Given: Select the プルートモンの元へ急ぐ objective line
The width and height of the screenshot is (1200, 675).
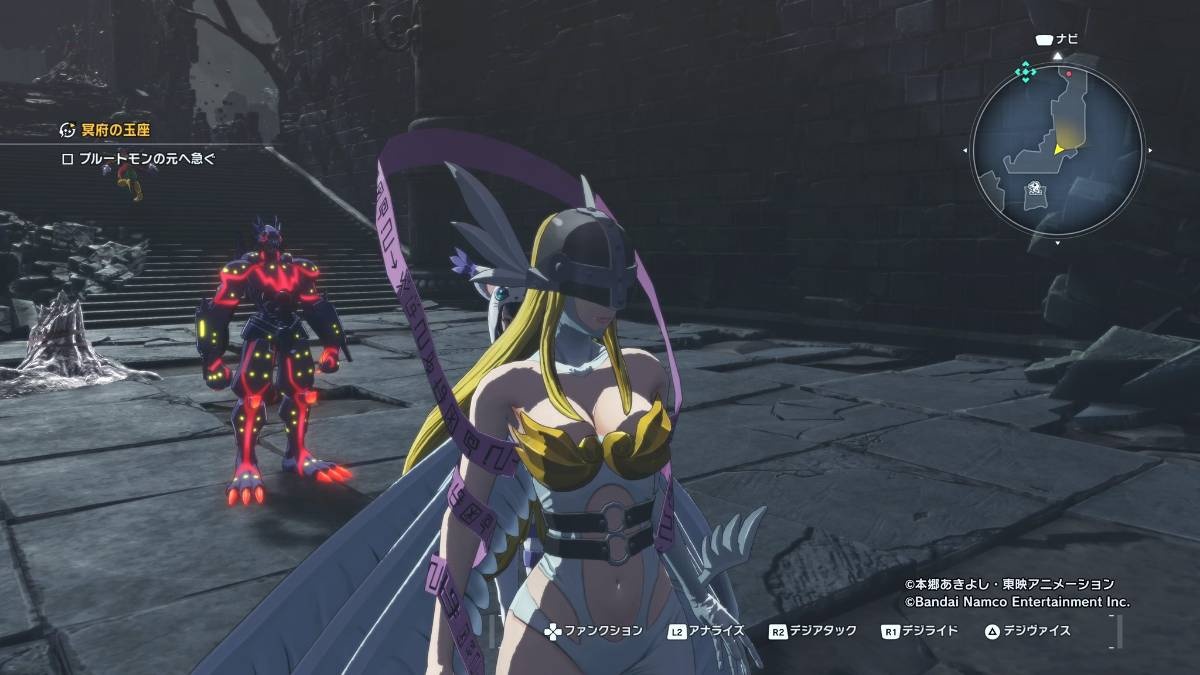Looking at the screenshot, I should pos(138,158).
